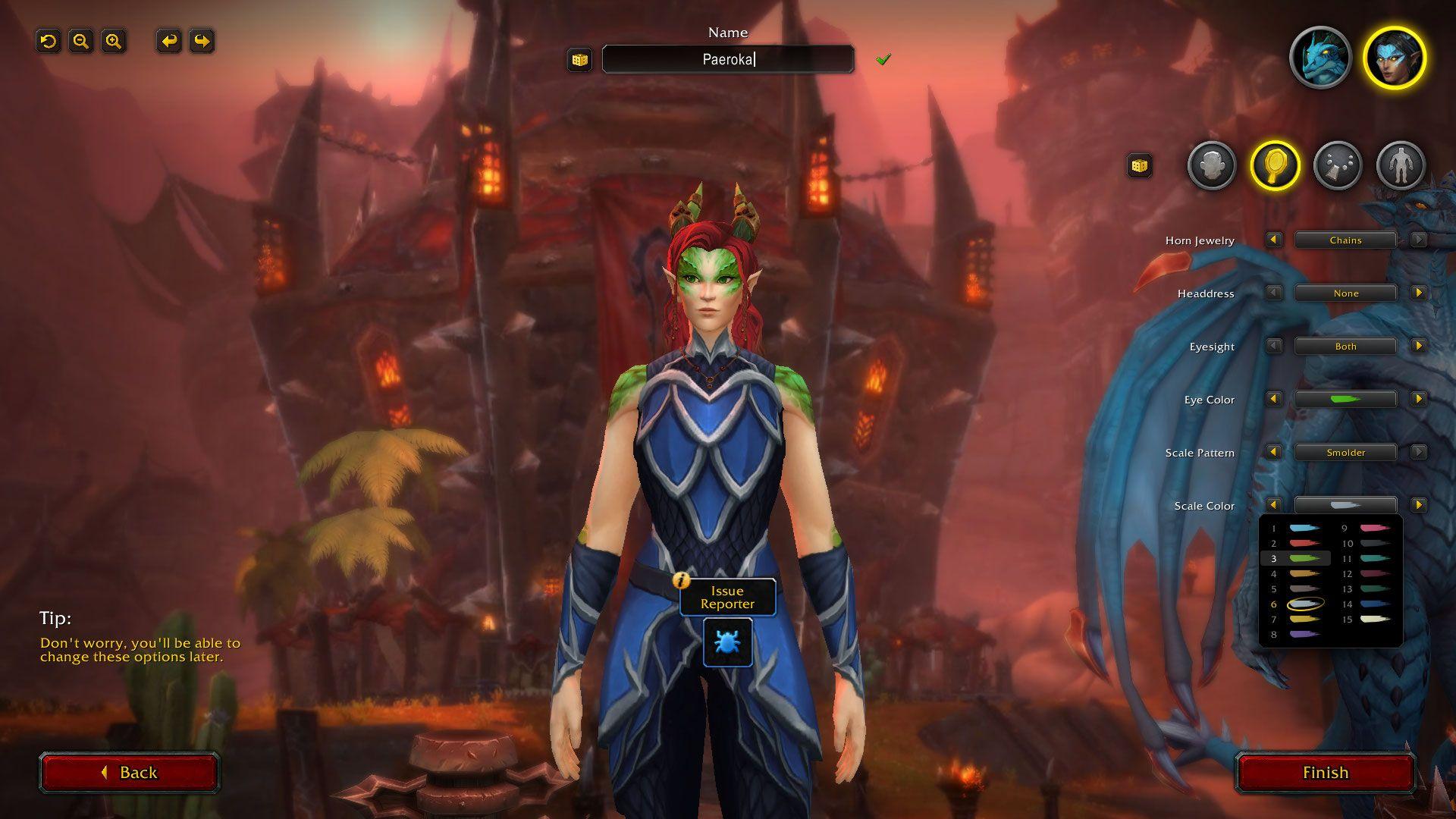
Task: Rotate character left with the arrow
Action: tap(169, 41)
